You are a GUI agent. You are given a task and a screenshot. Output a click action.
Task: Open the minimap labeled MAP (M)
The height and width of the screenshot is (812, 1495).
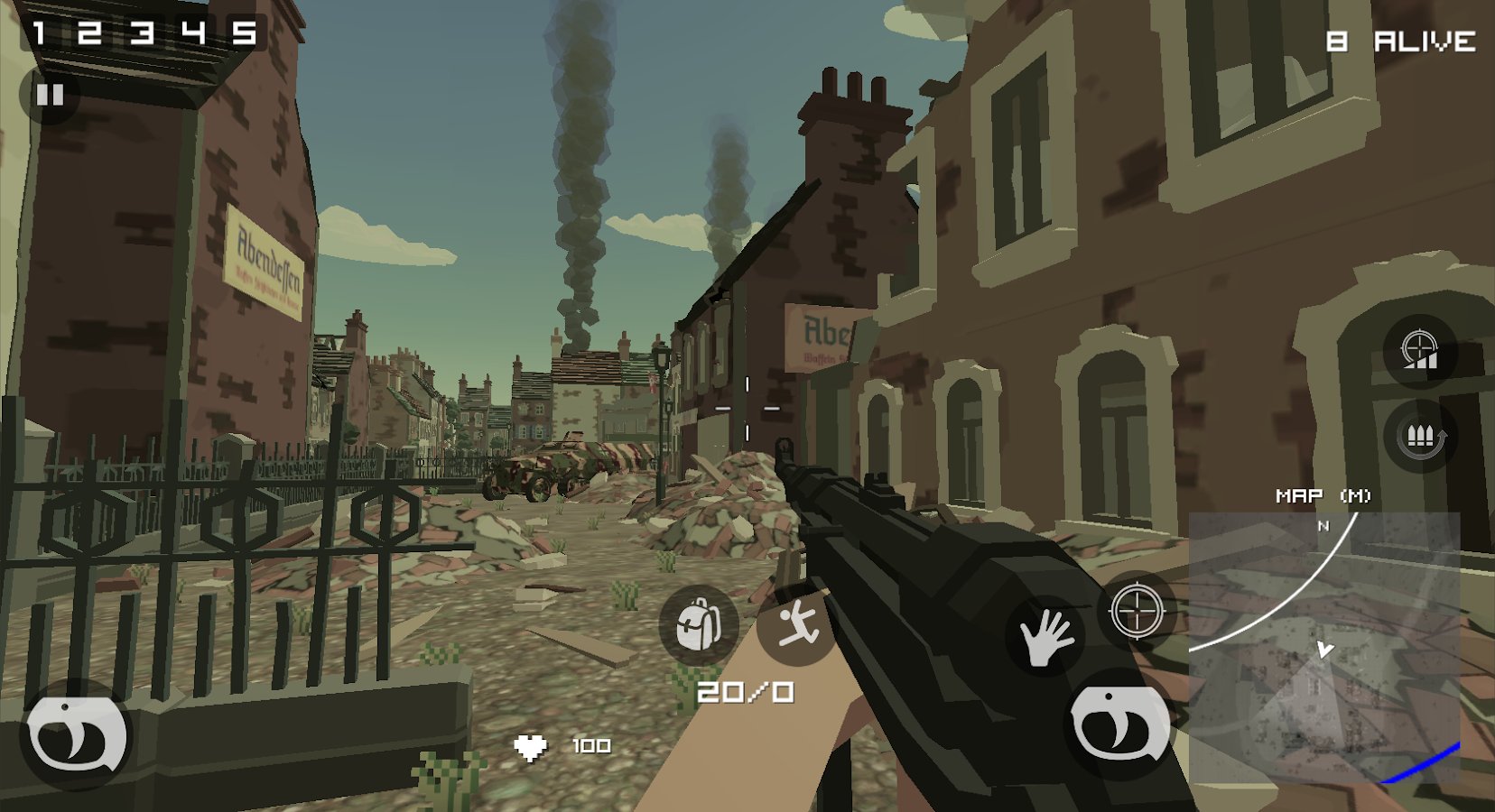[x=1323, y=645]
